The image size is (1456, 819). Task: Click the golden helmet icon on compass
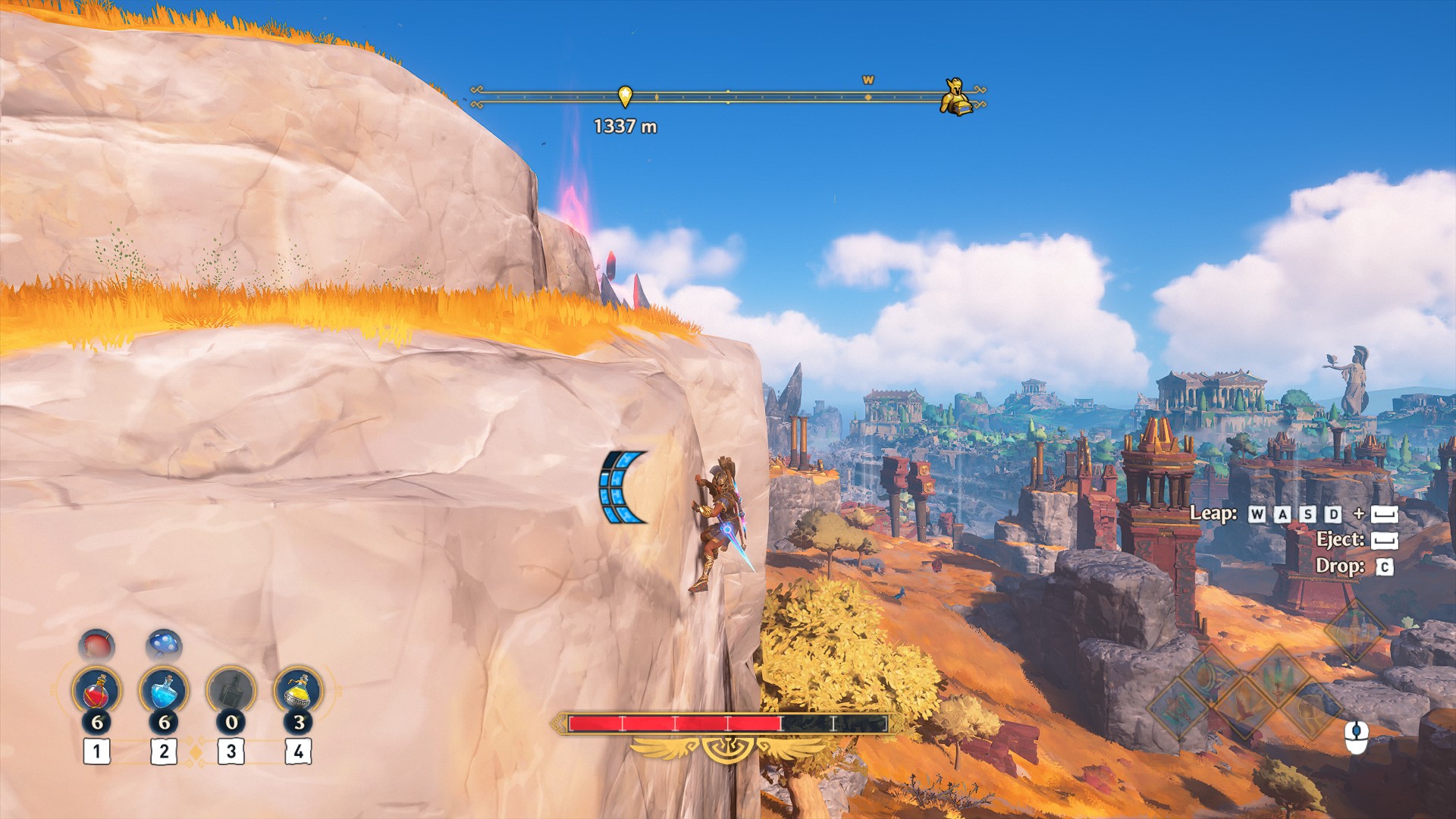(955, 97)
